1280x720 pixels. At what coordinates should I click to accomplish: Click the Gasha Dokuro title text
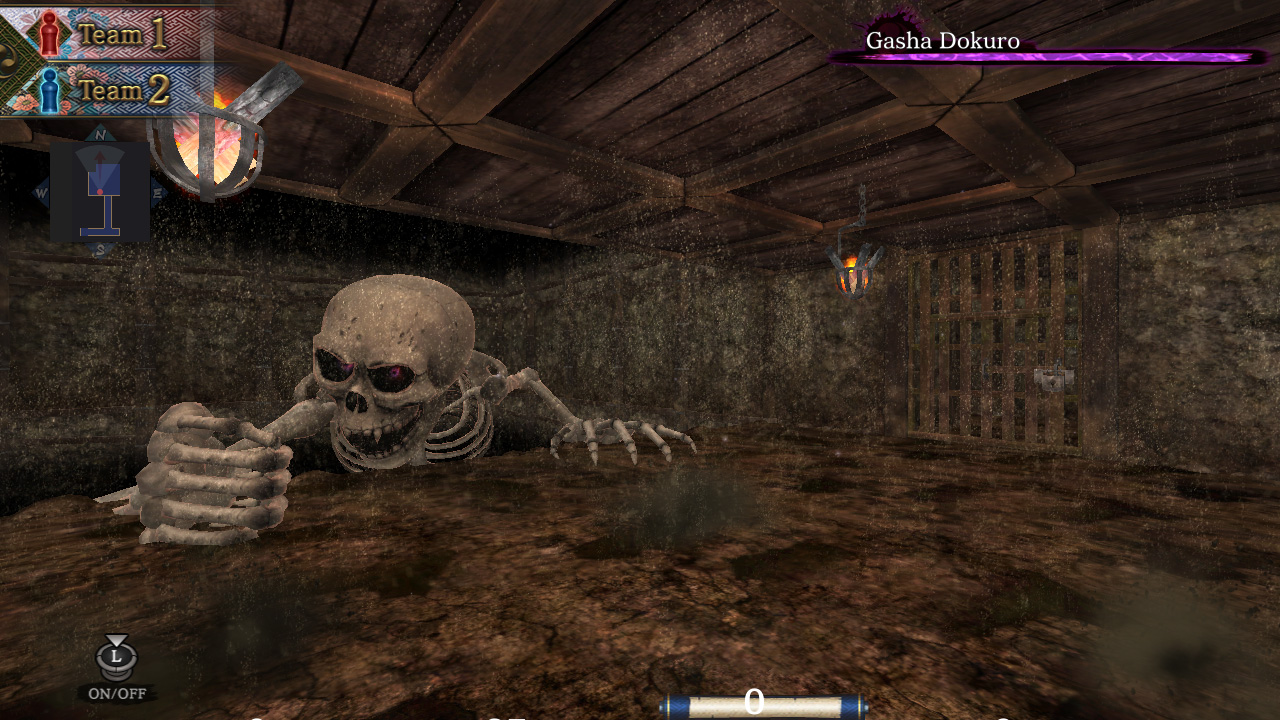pos(941,41)
